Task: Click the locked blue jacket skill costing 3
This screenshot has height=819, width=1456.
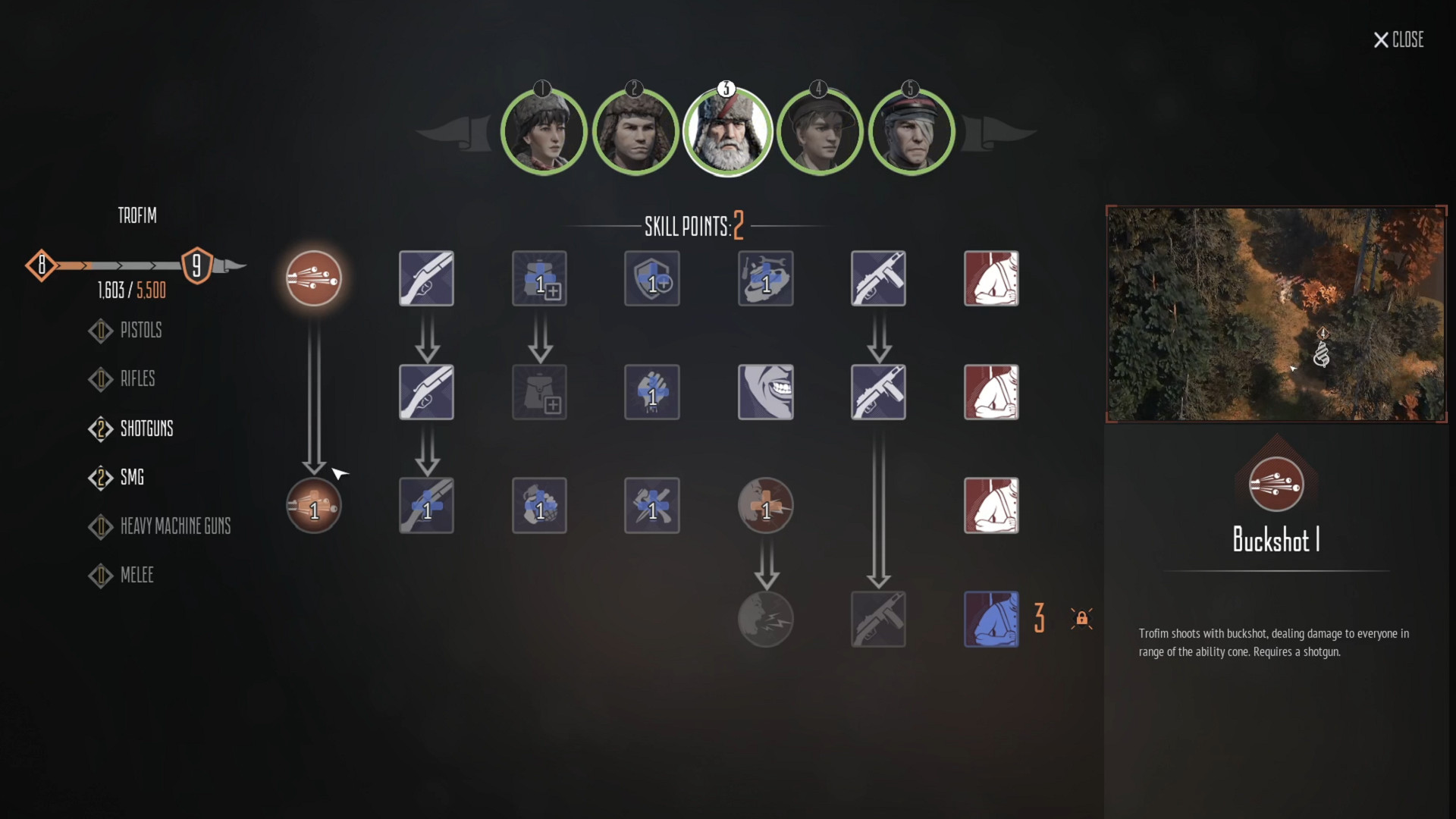Action: point(991,619)
